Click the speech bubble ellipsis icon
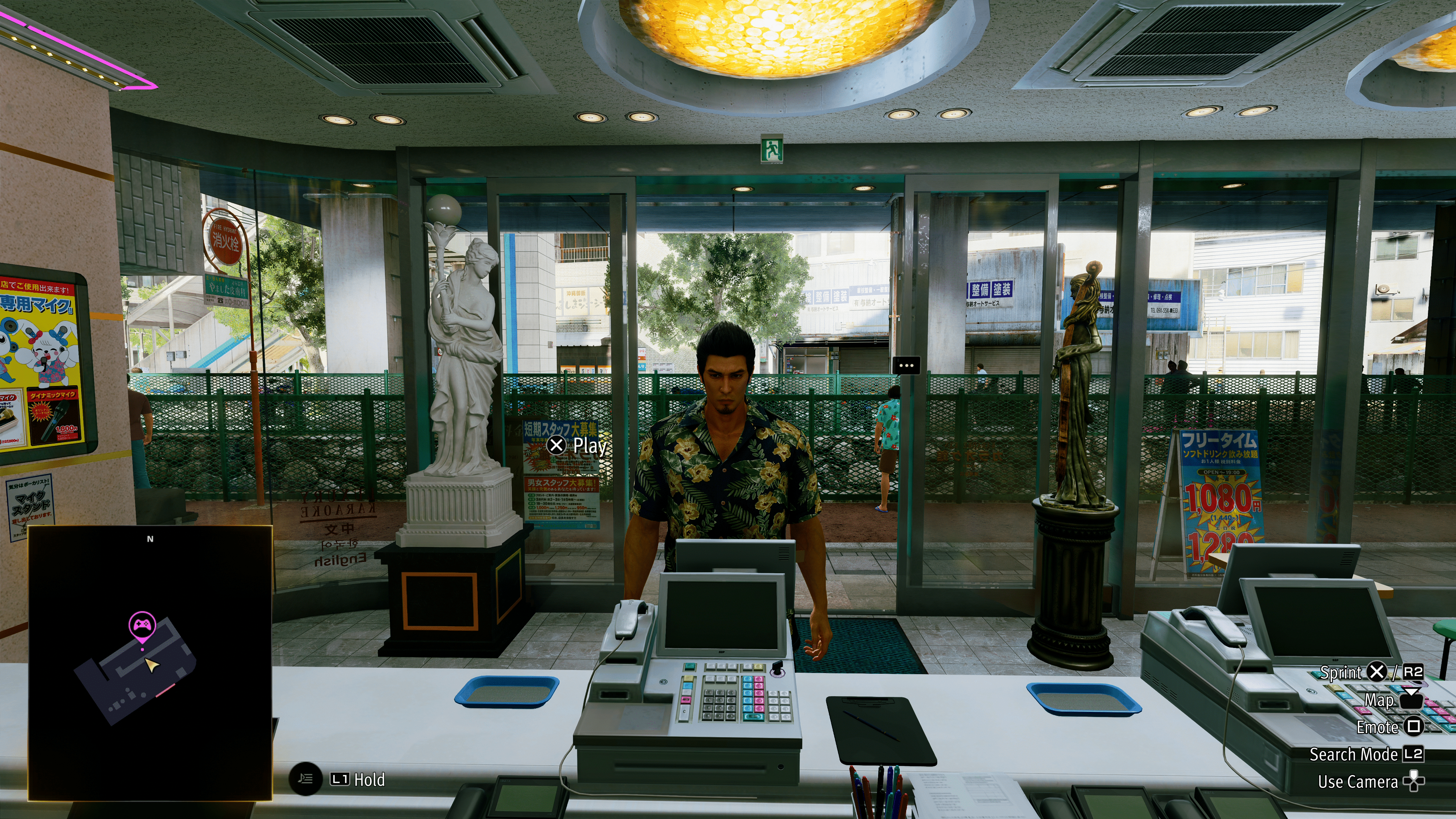The image size is (1456, 819). pos(906,365)
